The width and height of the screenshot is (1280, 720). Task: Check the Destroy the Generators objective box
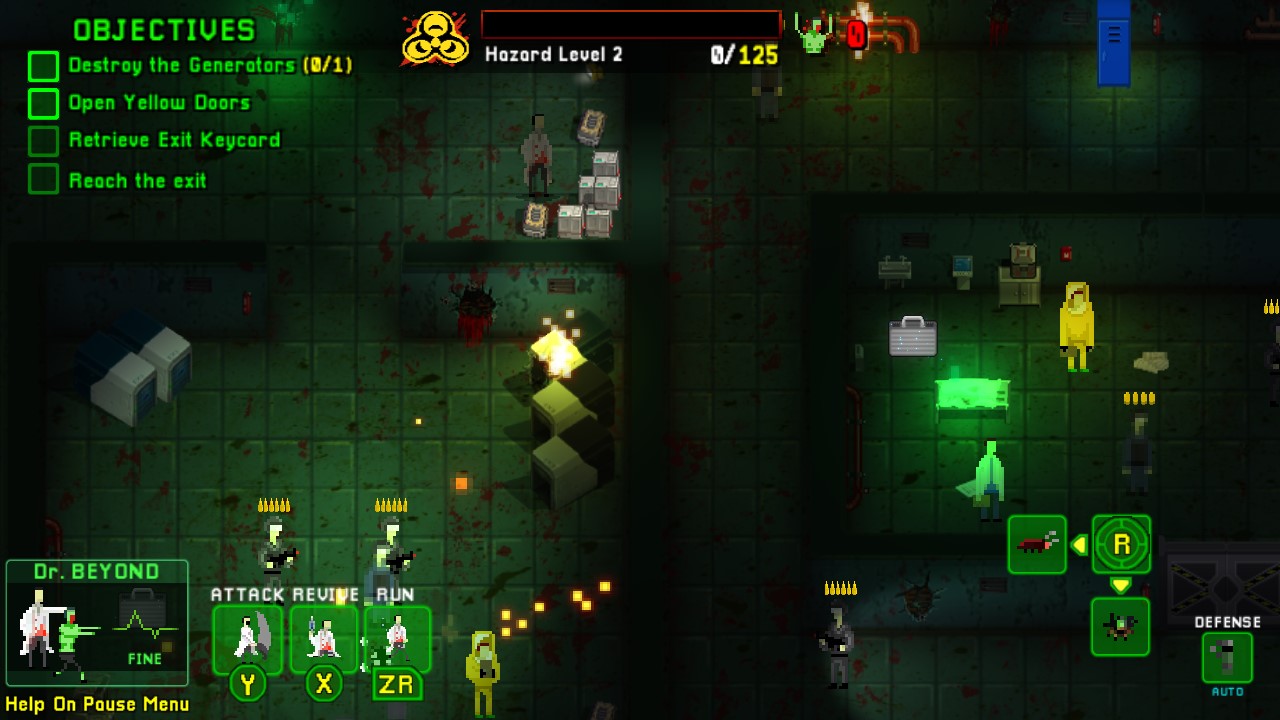[x=42, y=65]
